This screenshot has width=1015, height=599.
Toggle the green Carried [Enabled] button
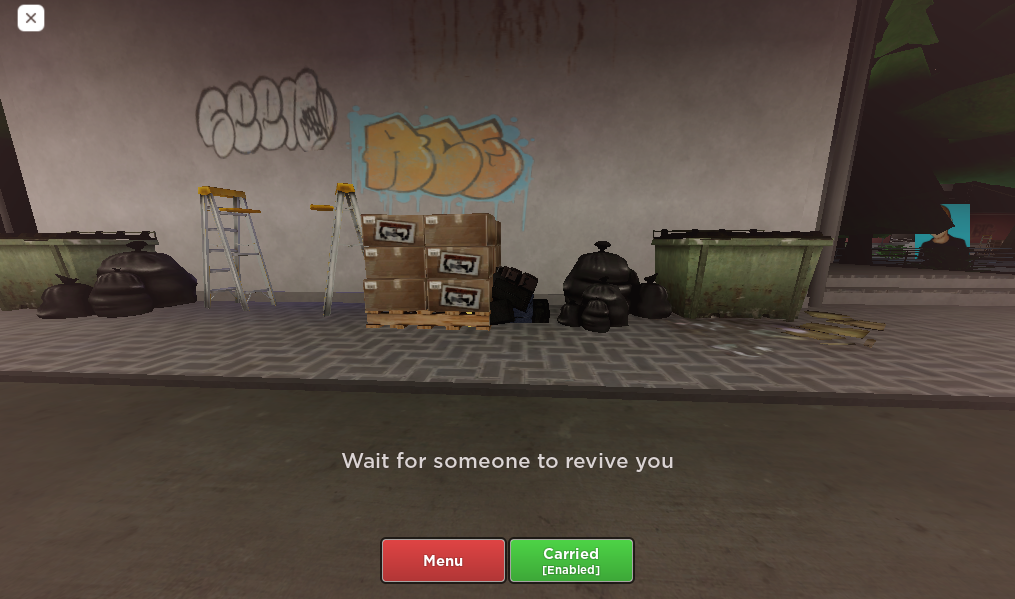tap(571, 560)
